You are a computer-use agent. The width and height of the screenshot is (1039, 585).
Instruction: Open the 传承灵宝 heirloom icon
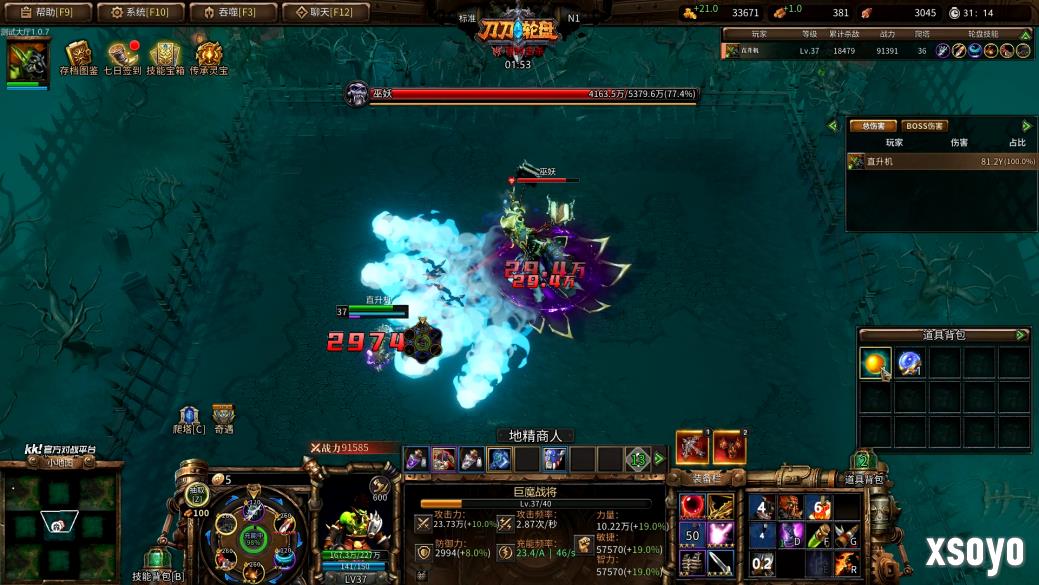[x=210, y=56]
